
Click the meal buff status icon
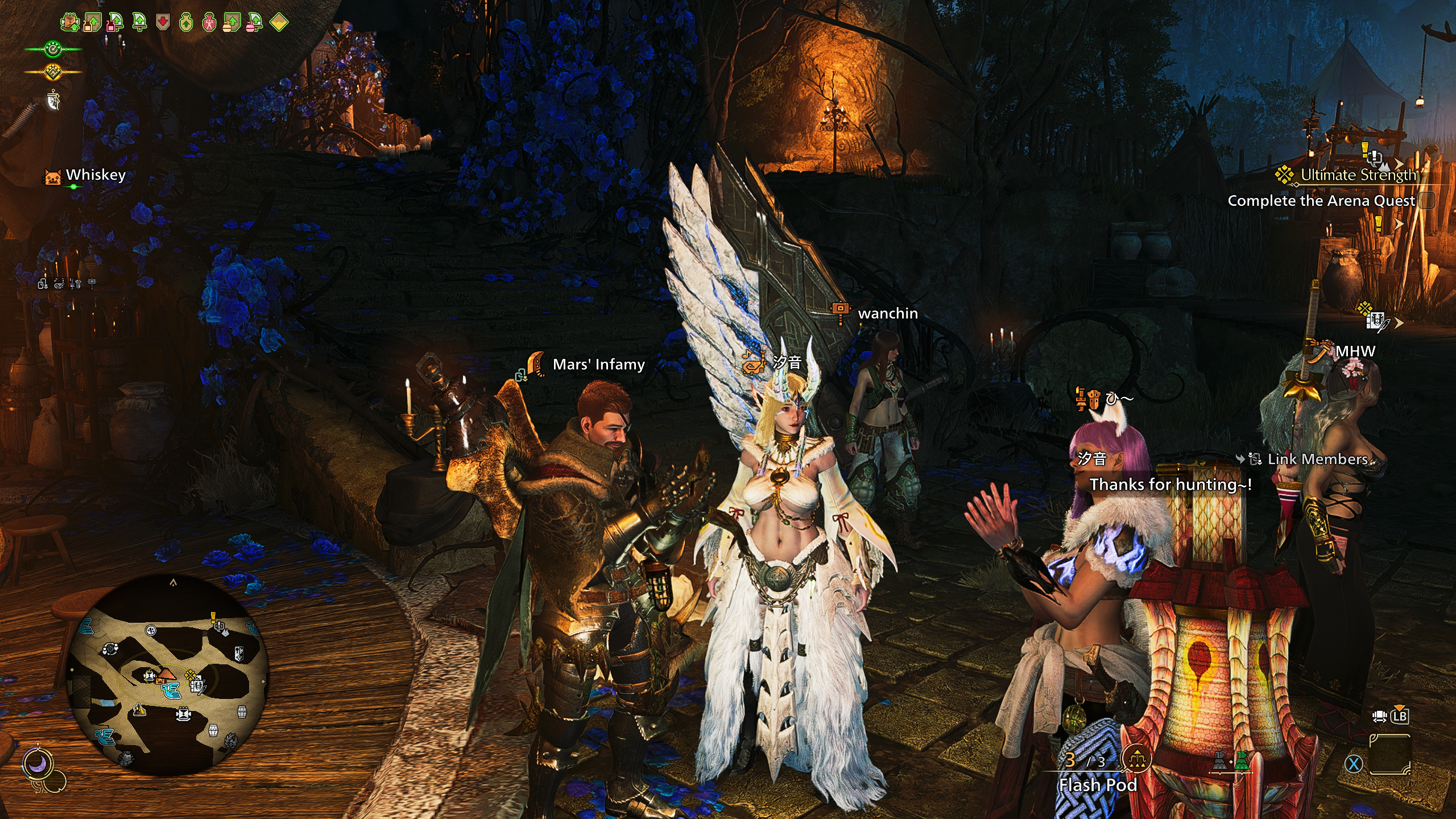(70, 23)
